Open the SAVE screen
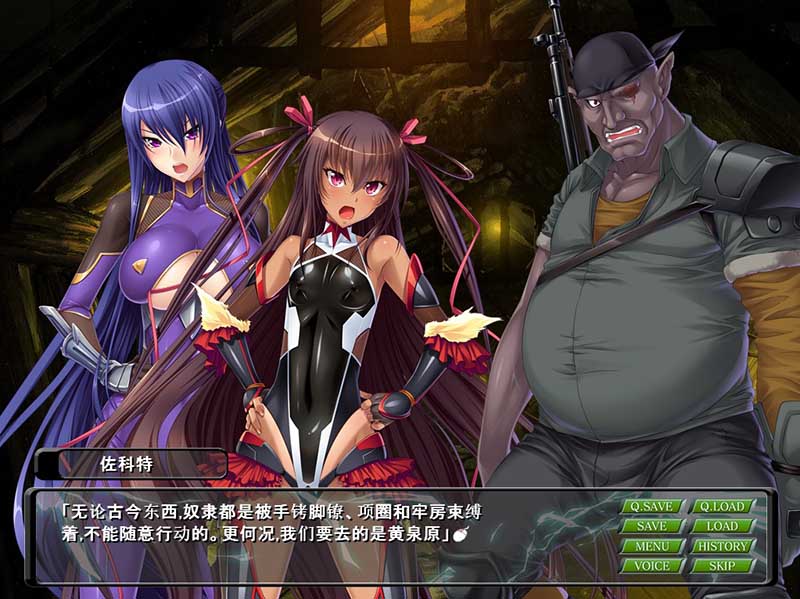Screen dimensions: 800x599 click(652, 526)
